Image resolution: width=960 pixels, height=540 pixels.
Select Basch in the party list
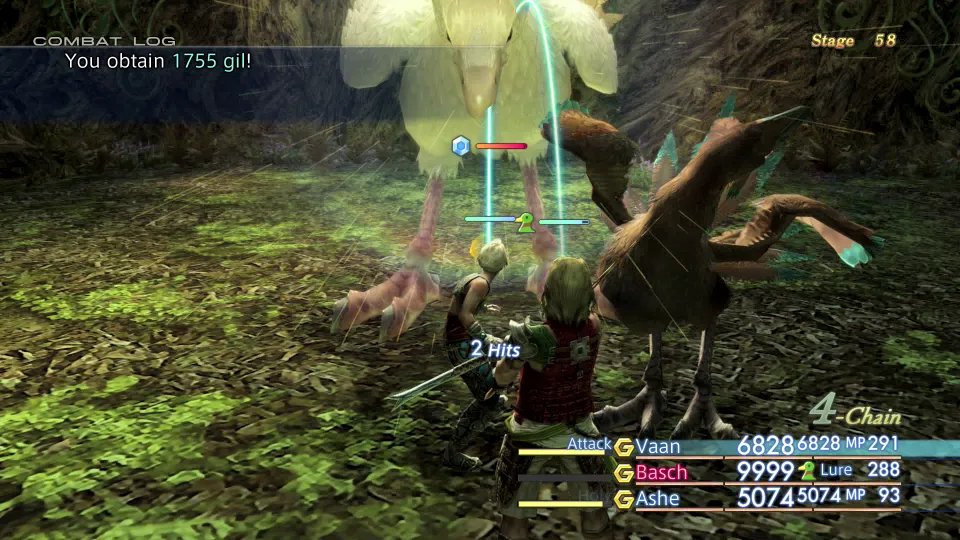(663, 472)
